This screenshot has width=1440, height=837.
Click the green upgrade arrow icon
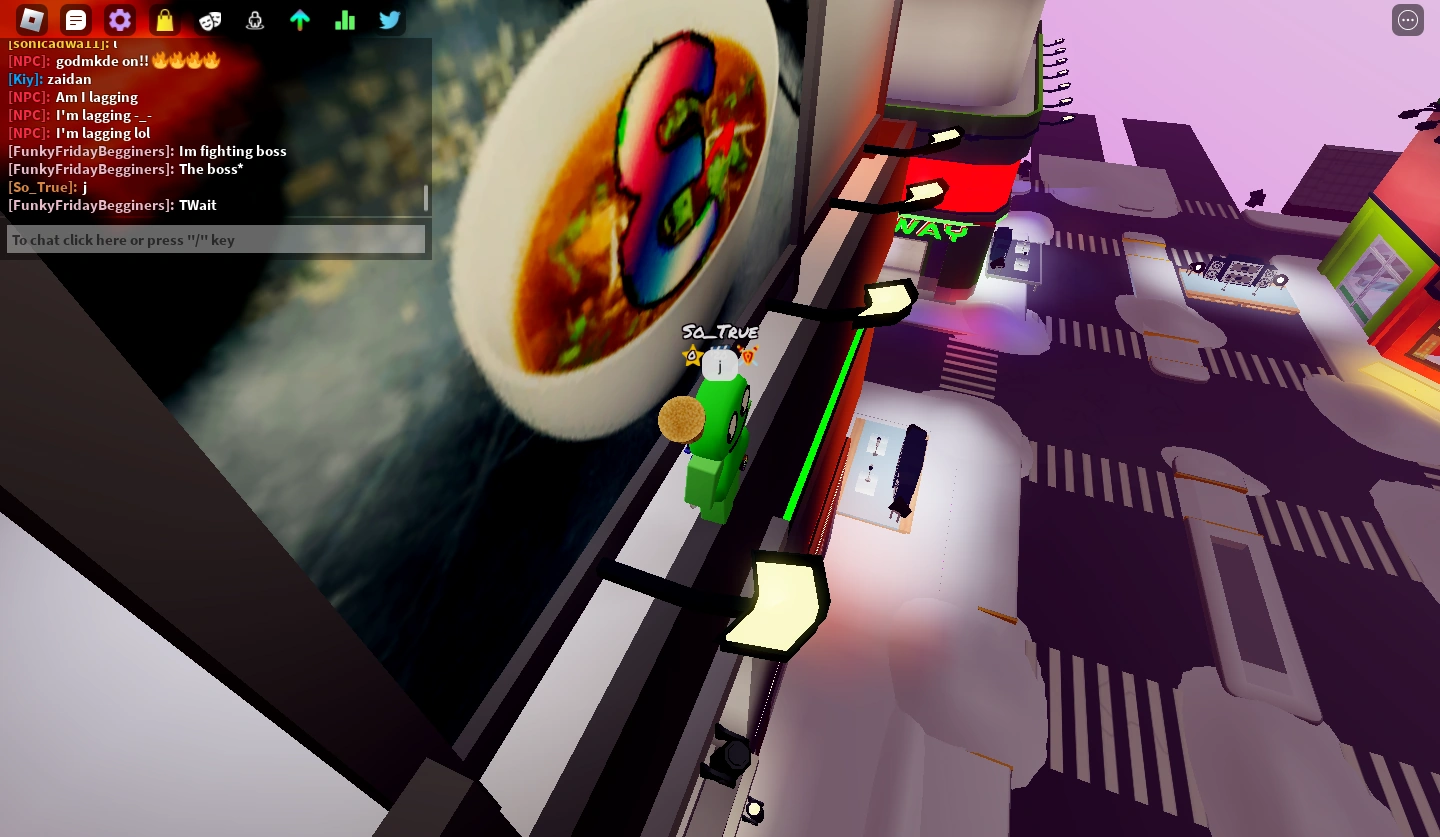300,20
